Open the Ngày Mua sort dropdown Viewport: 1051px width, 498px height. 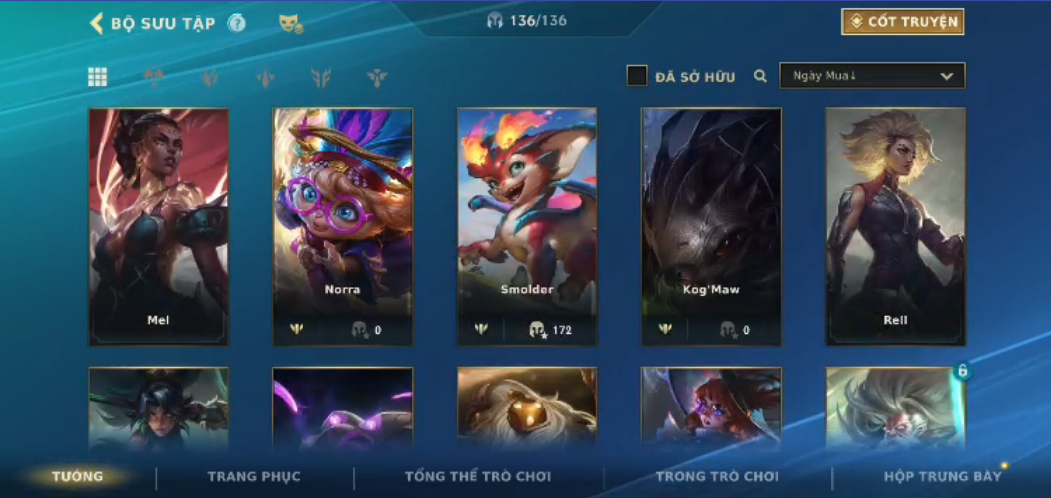[872, 76]
